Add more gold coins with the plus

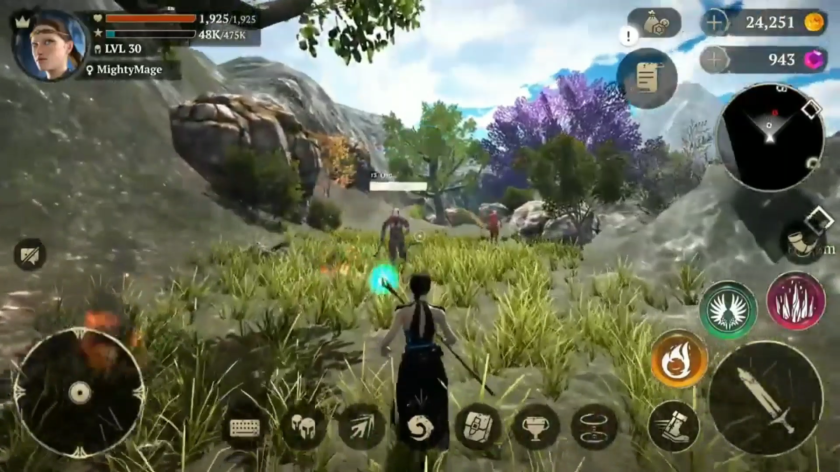point(714,22)
